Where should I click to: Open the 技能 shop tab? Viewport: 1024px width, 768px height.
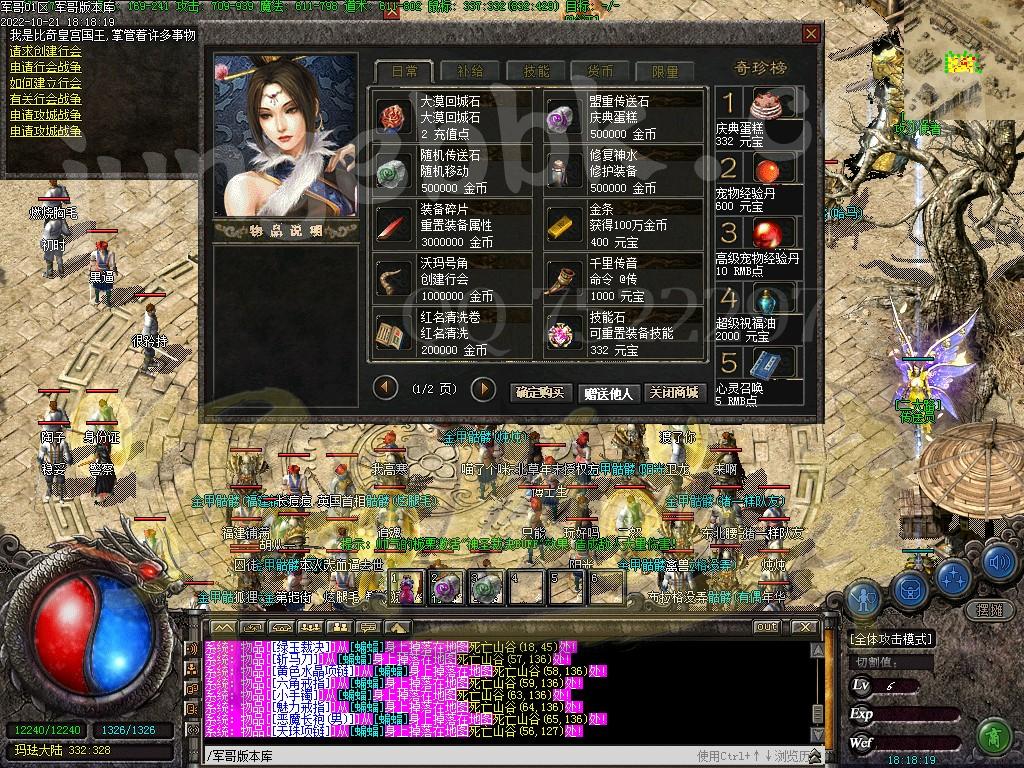click(x=535, y=71)
